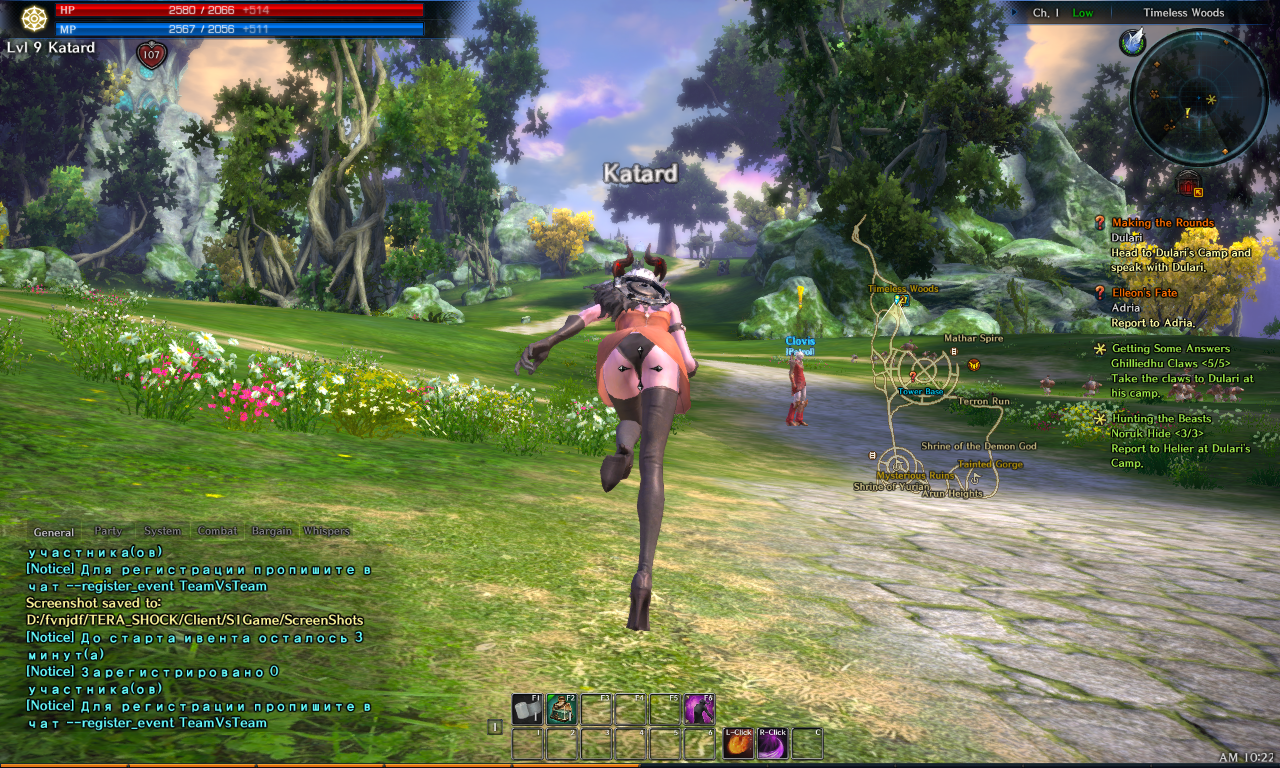Screen dimensions: 1280x768
Task: Select the Hunting the Beasts quest
Action: [x=1161, y=419]
